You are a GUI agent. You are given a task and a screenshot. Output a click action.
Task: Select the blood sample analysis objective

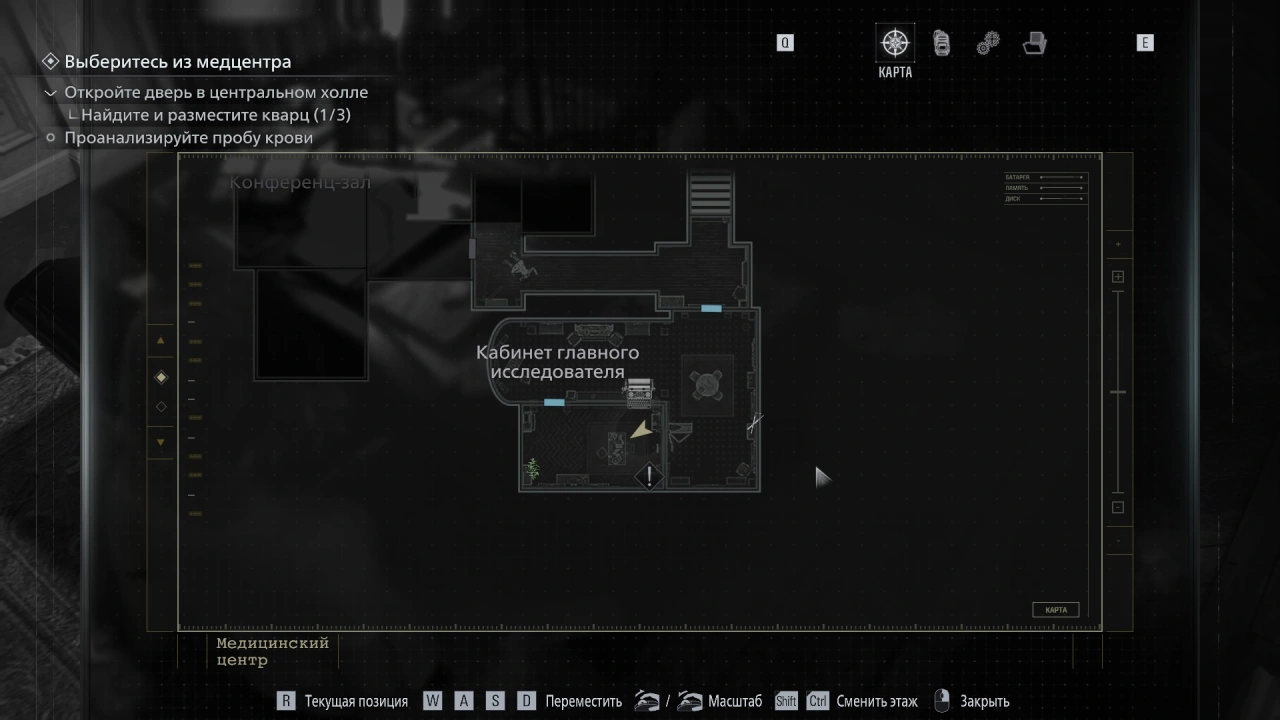coord(188,138)
